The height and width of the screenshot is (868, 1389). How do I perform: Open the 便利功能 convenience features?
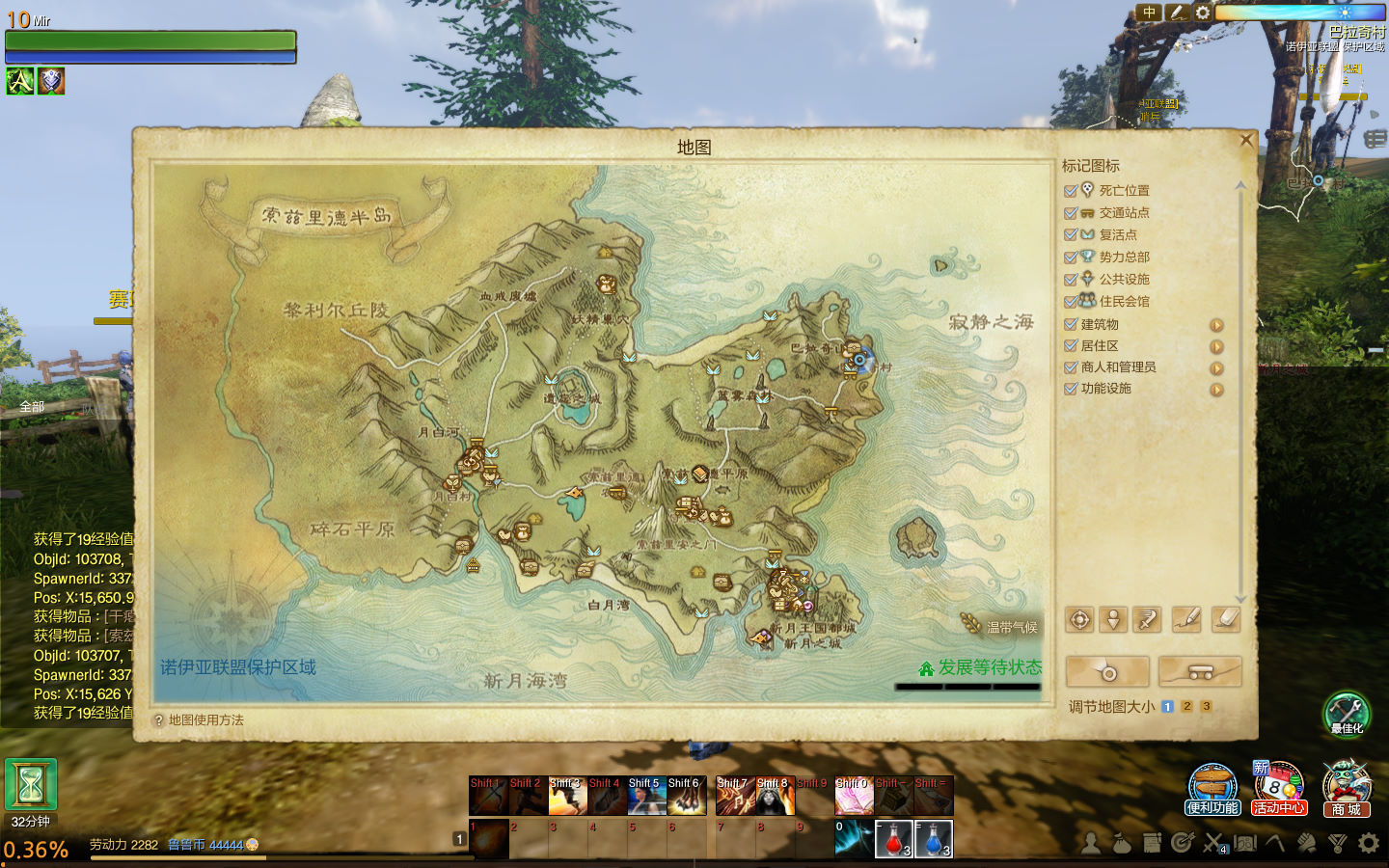(x=1212, y=788)
